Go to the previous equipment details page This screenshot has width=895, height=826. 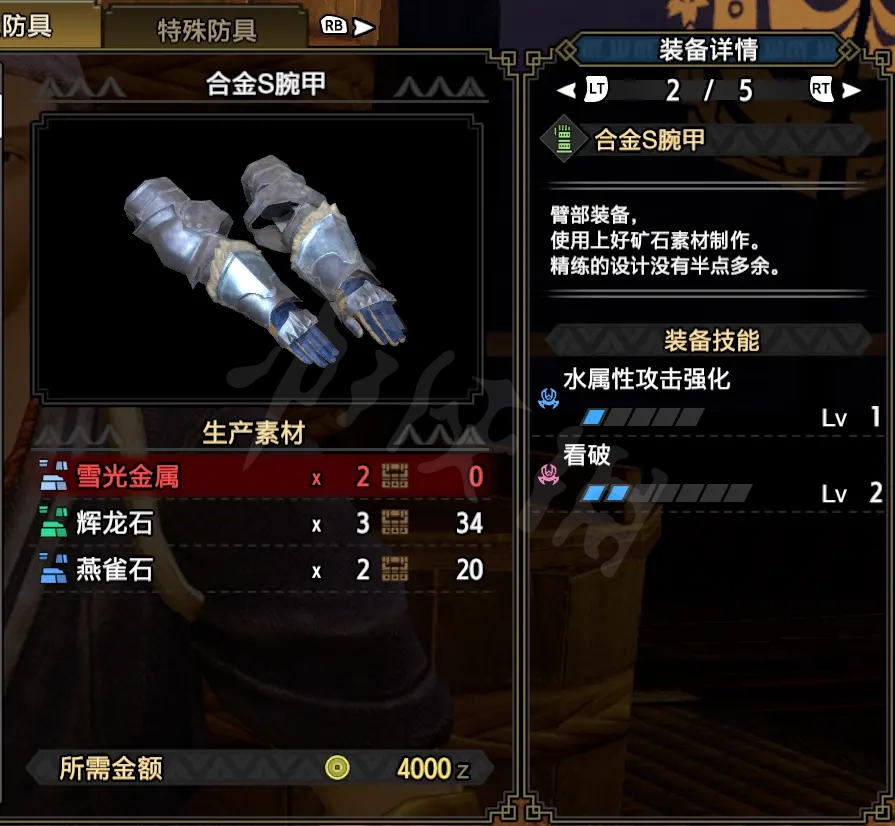click(583, 91)
